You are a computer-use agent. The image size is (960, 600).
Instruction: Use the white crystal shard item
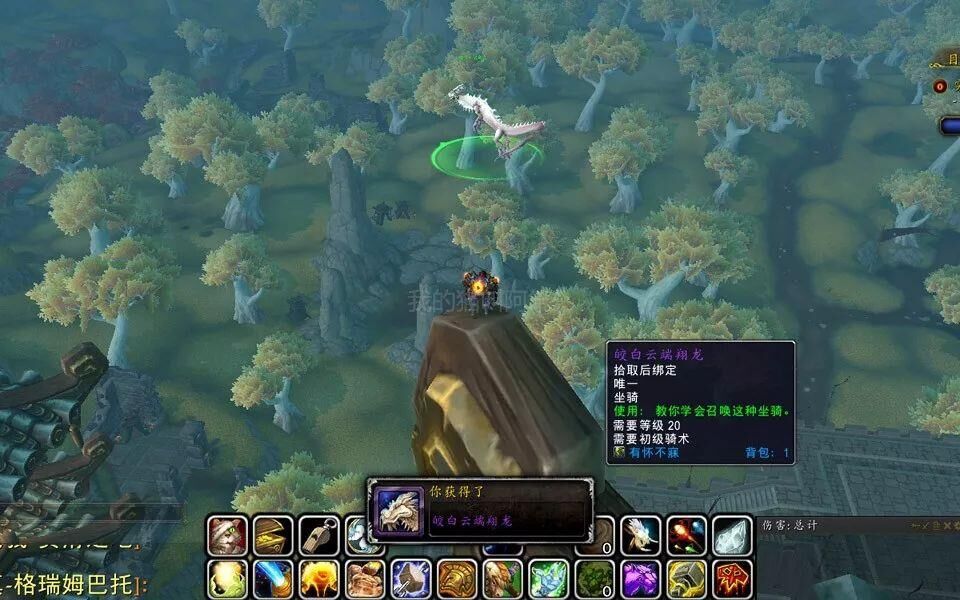pos(732,536)
